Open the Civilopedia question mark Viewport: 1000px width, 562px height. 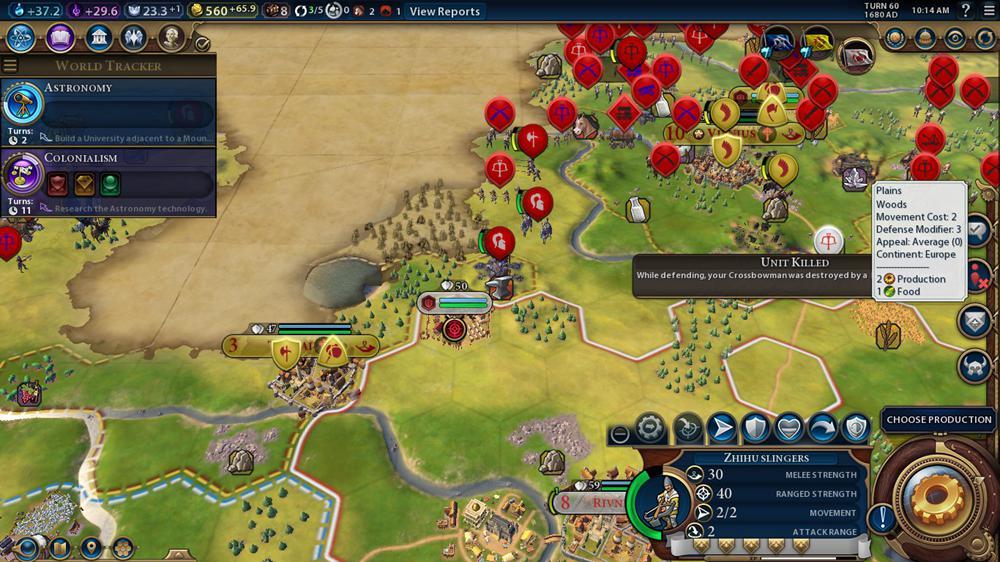(965, 11)
